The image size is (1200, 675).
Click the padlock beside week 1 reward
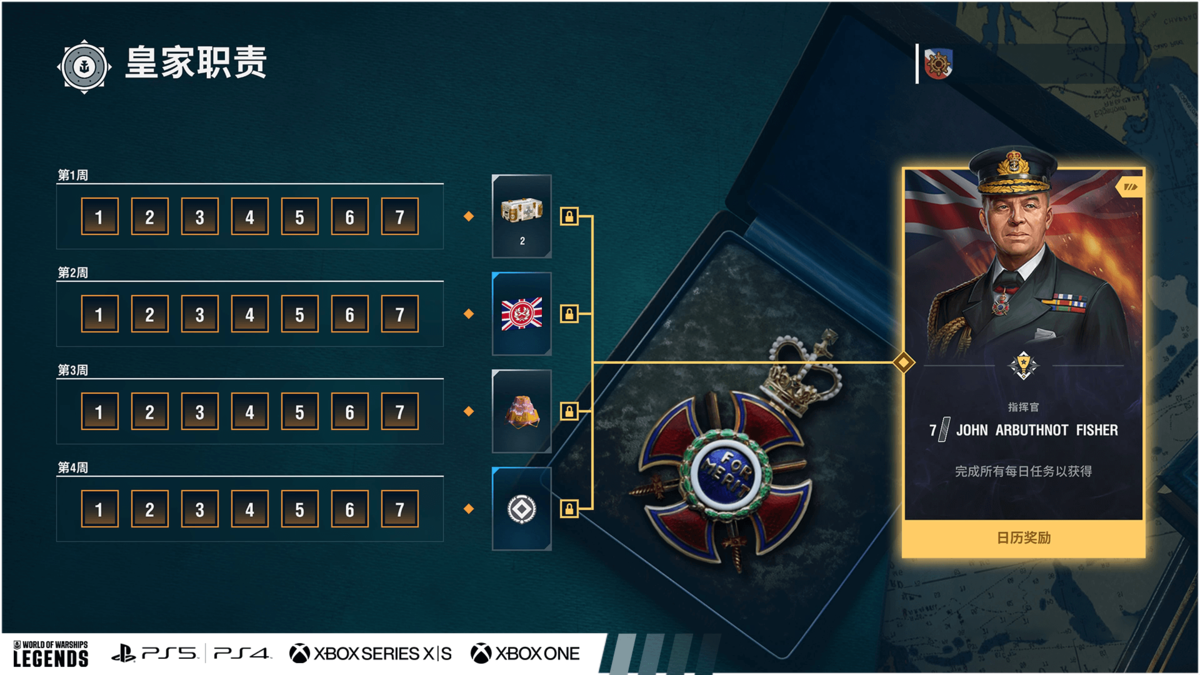[569, 216]
